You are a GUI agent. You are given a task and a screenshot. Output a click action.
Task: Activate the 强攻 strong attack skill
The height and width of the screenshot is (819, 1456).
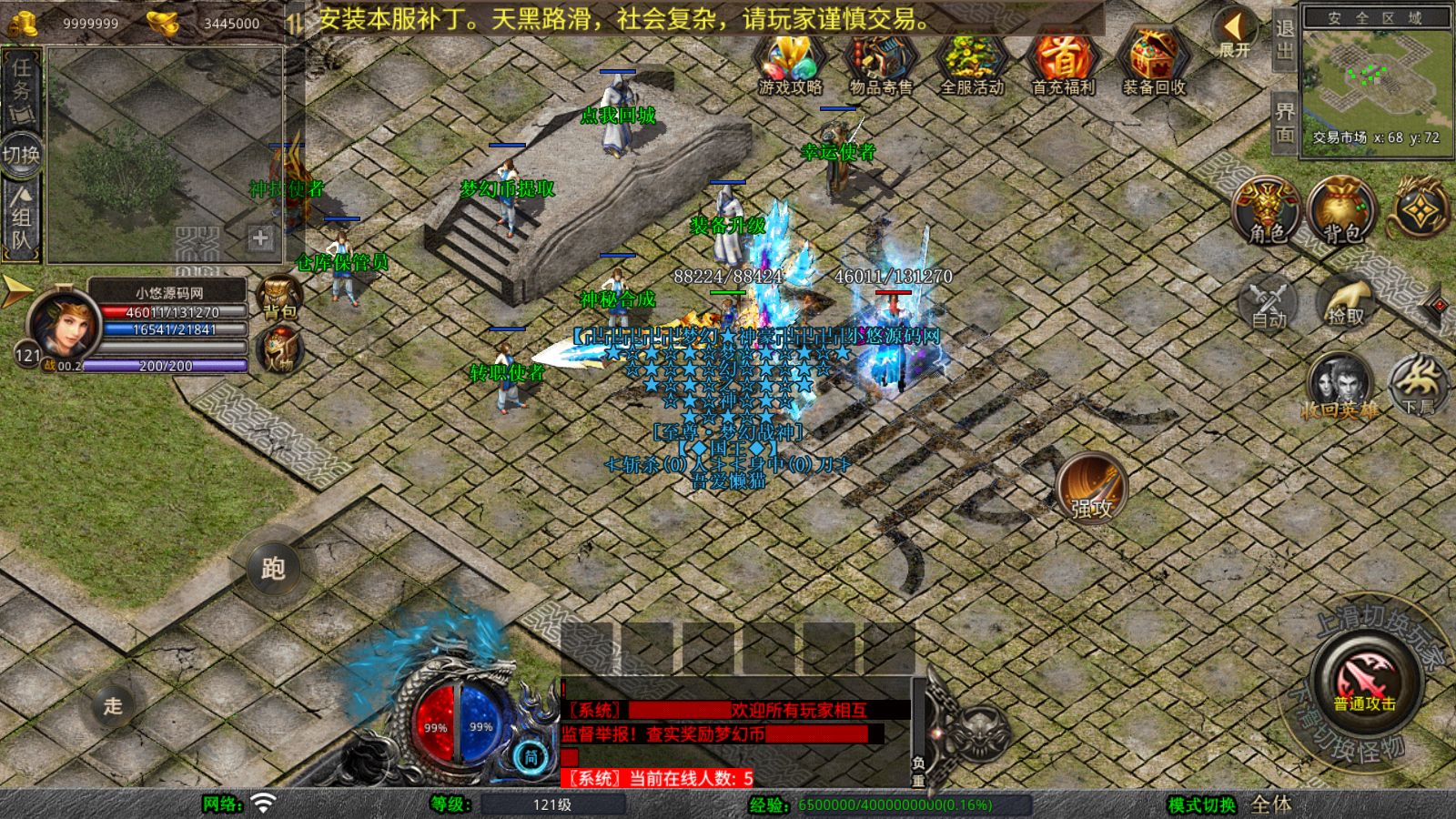point(1091,489)
